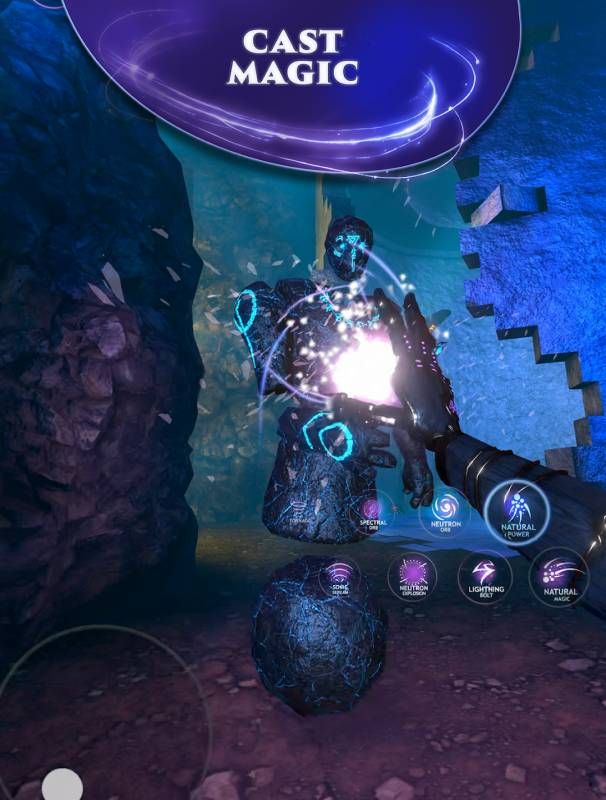Activate the Natural Power spell
The image size is (606, 800).
click(517, 514)
